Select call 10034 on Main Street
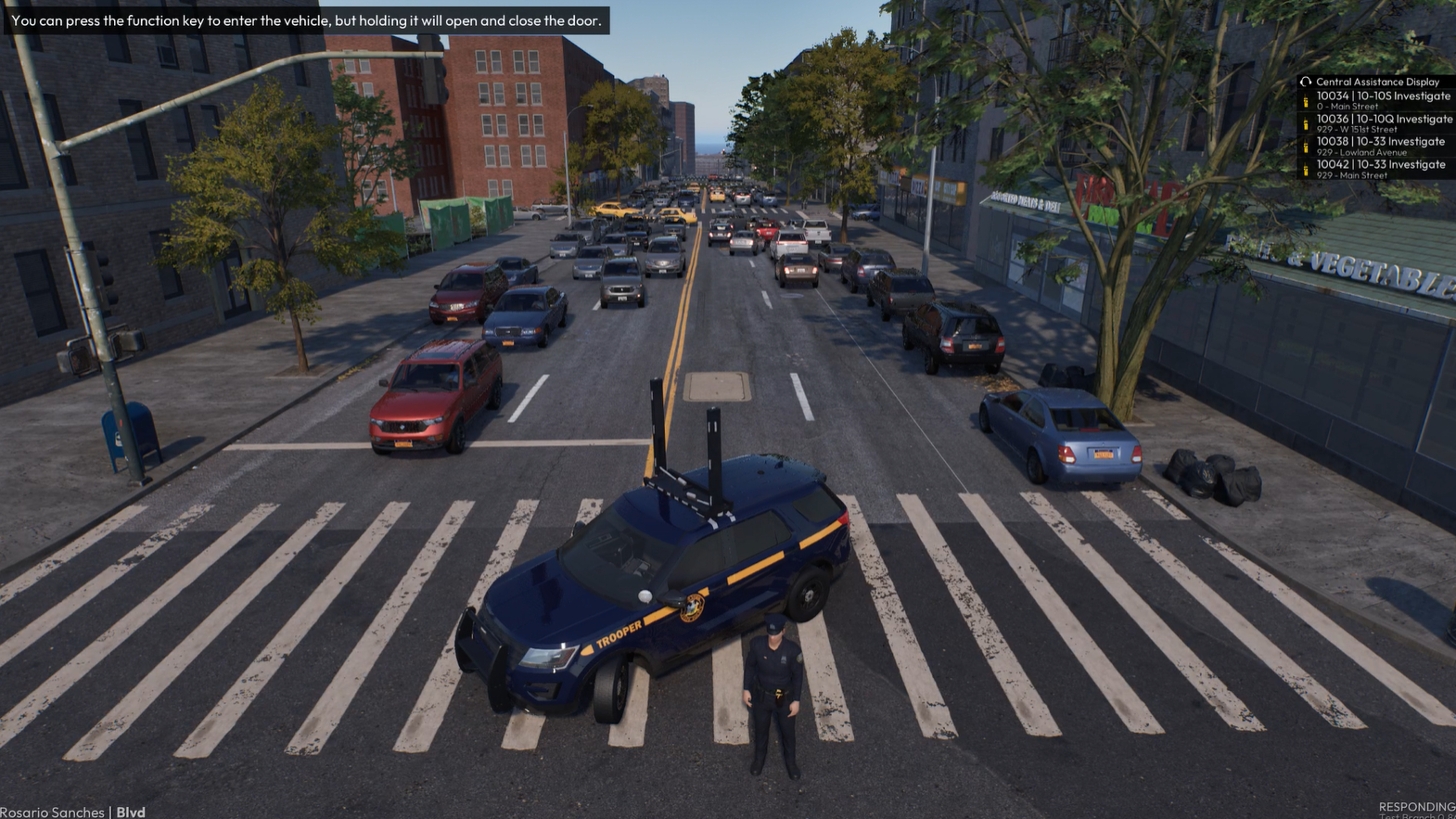The width and height of the screenshot is (1456, 819). pos(1382,100)
